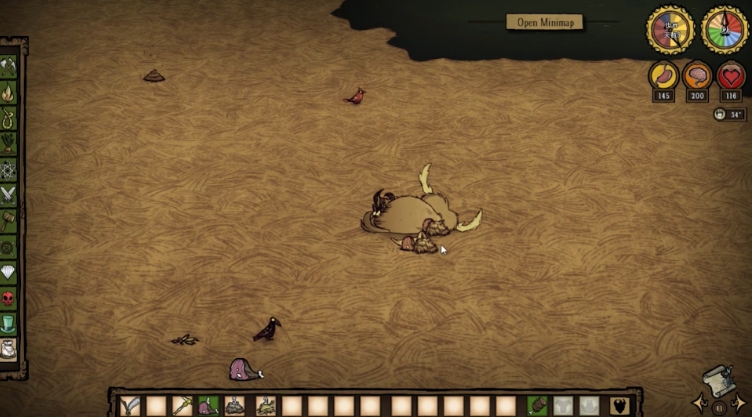Screen dimensions: 752x417
Task: Select the raw meat inventory slot
Action: tap(208, 406)
